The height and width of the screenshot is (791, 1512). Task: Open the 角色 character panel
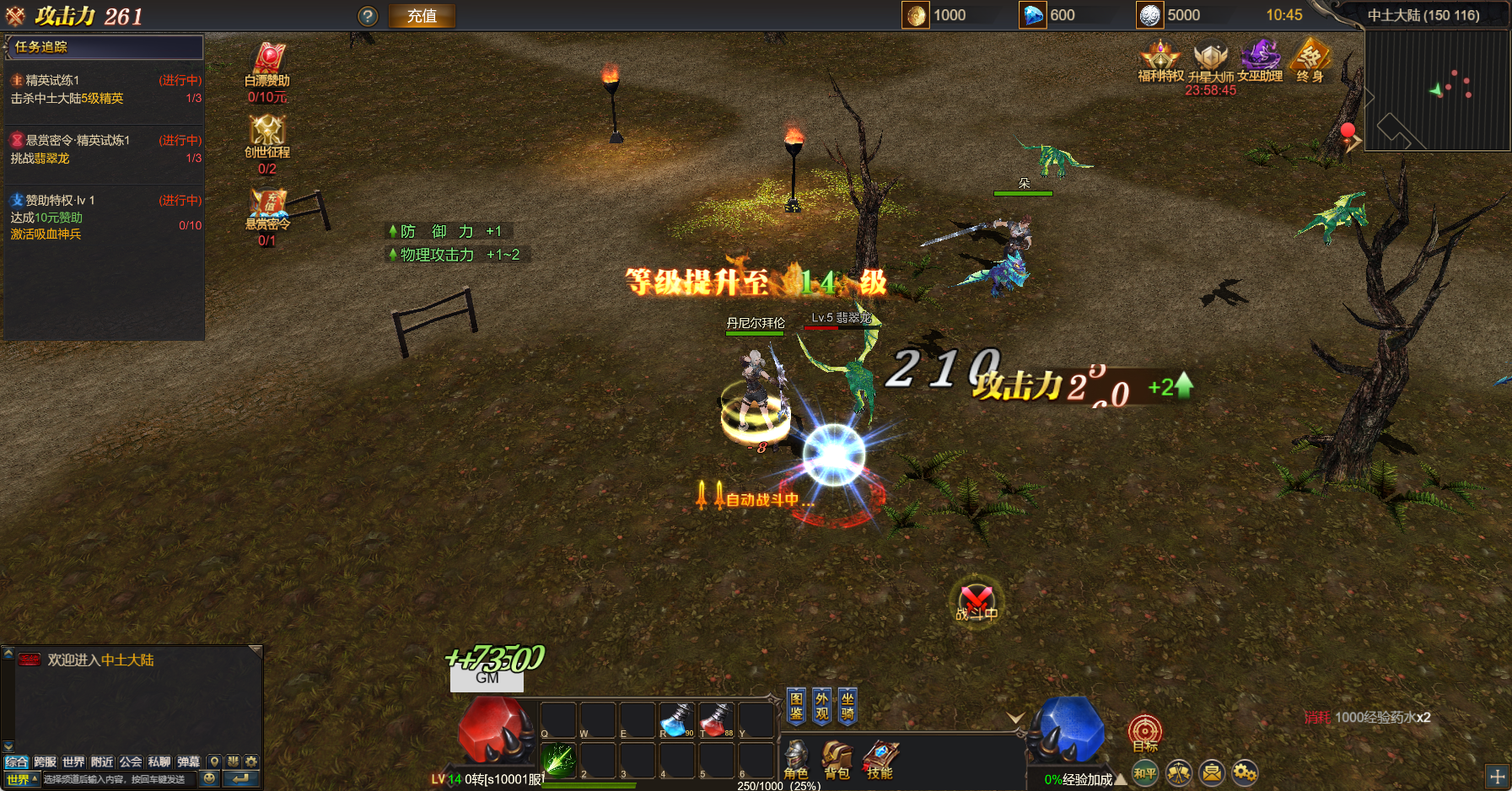(795, 758)
